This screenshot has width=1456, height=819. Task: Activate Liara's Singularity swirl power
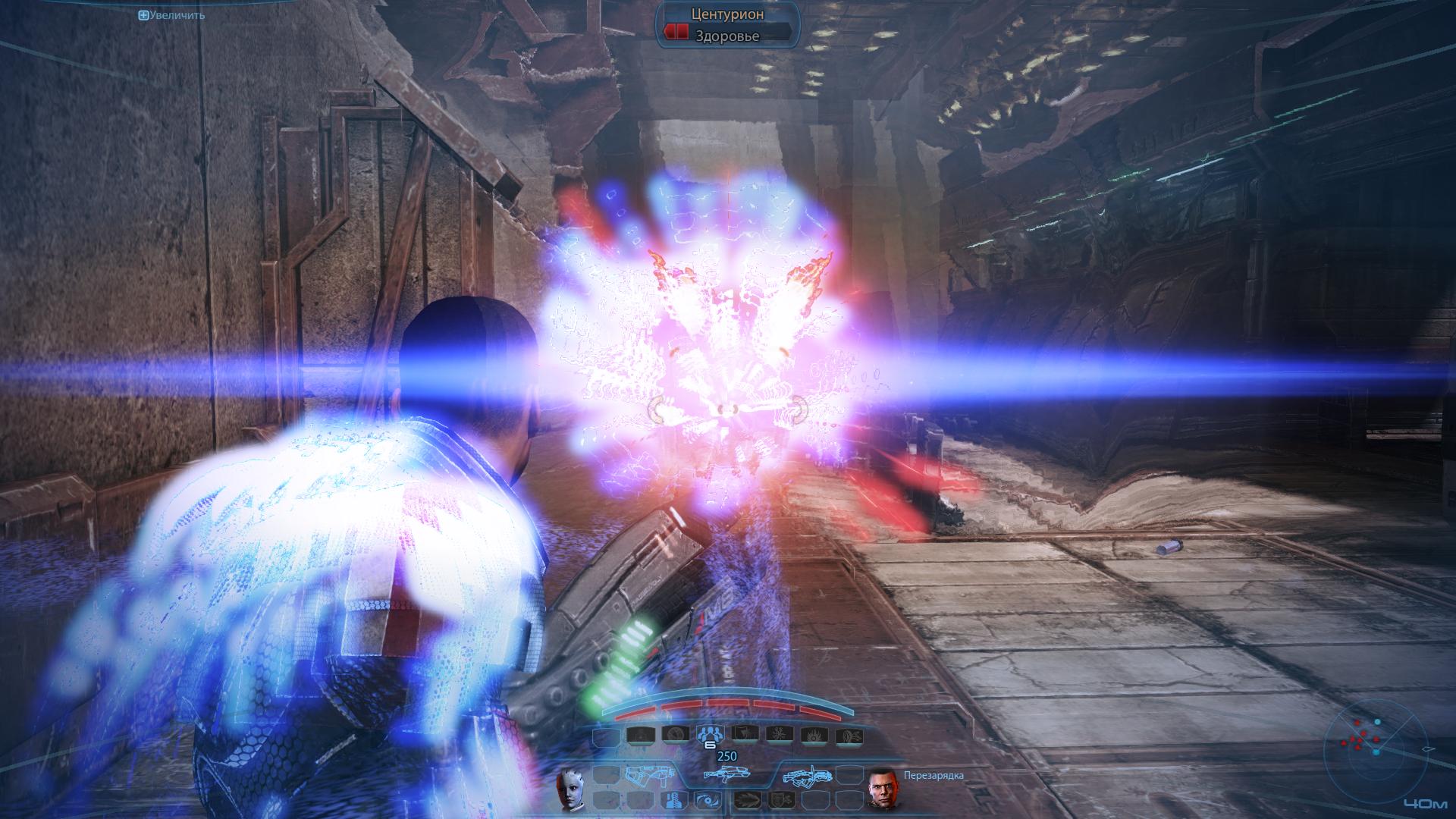click(x=708, y=800)
